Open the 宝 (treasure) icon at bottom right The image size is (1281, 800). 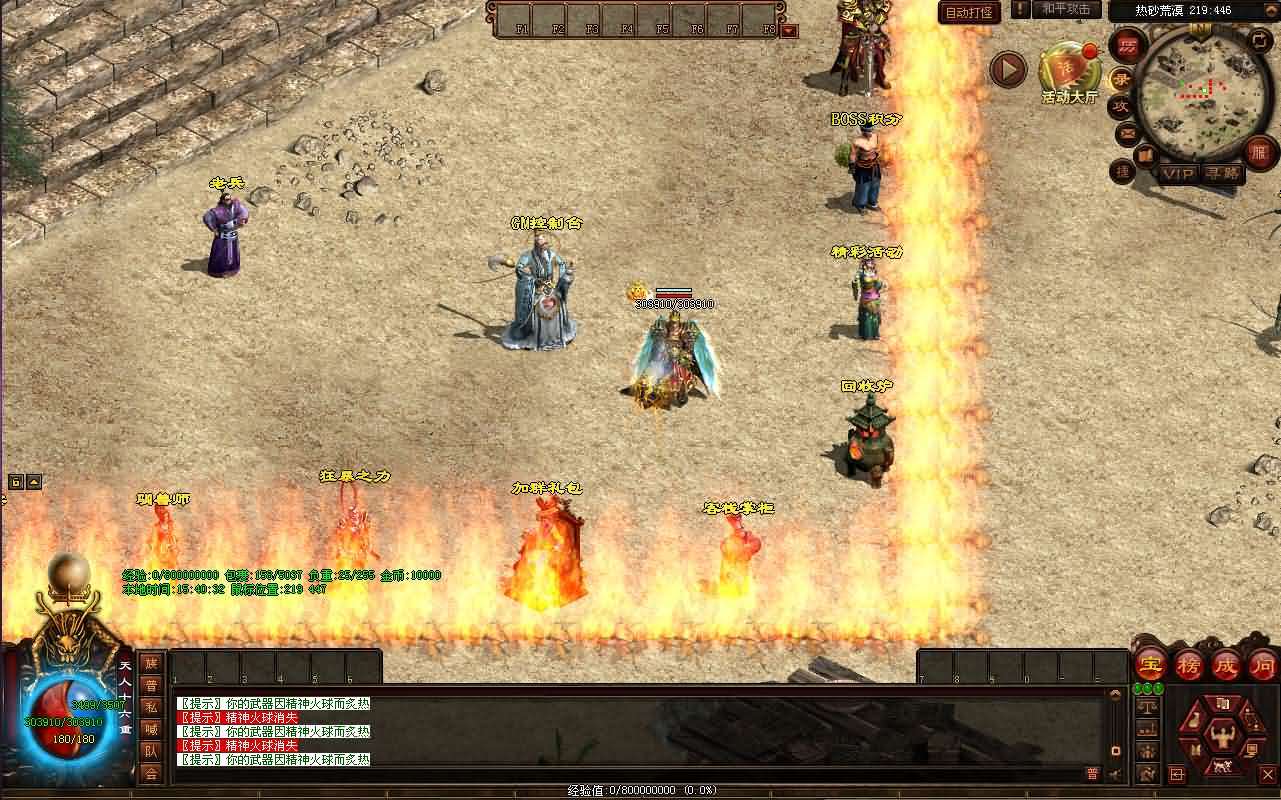click(x=1150, y=664)
